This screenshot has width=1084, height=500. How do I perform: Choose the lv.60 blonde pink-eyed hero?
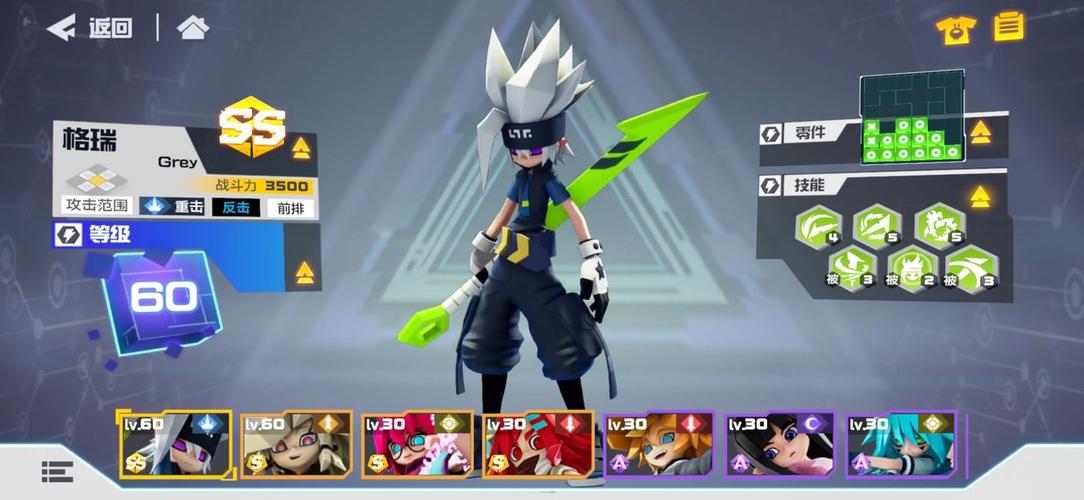click(297, 444)
